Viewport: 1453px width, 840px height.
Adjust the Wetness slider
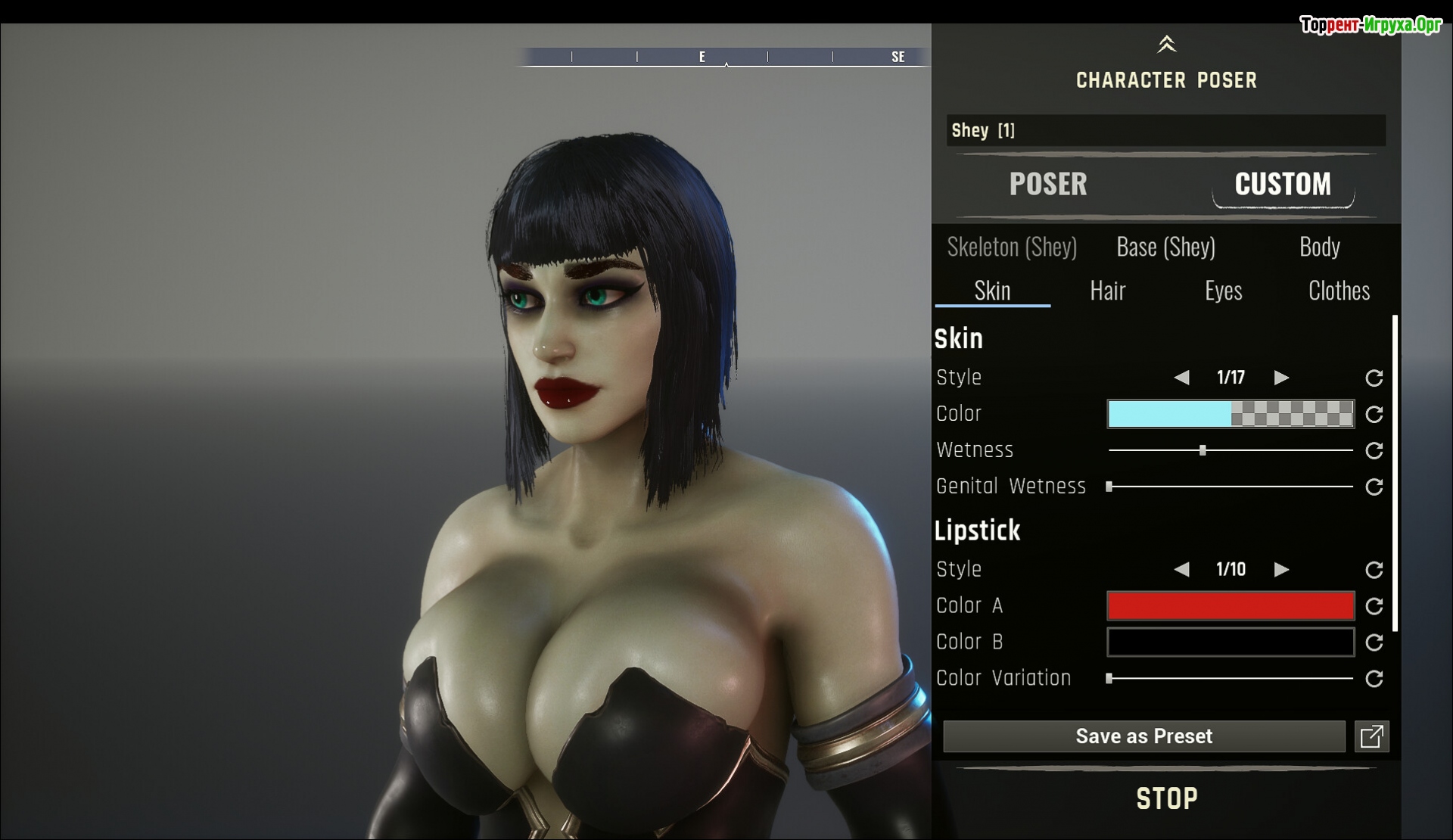click(1203, 450)
